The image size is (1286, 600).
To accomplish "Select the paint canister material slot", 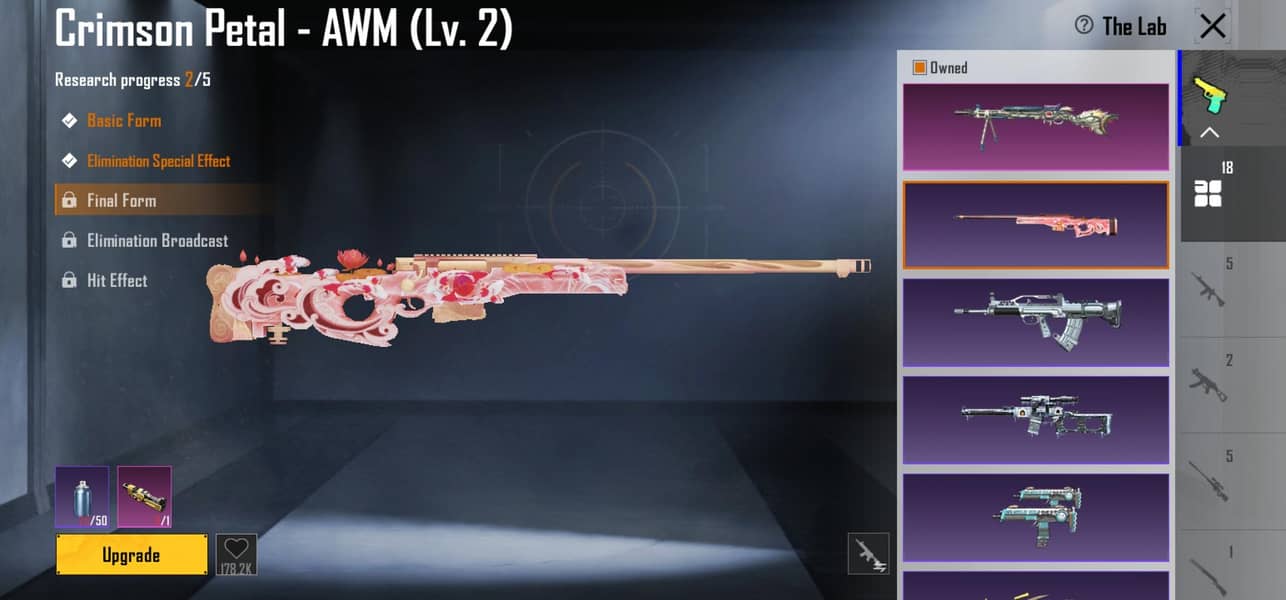I will (x=82, y=496).
